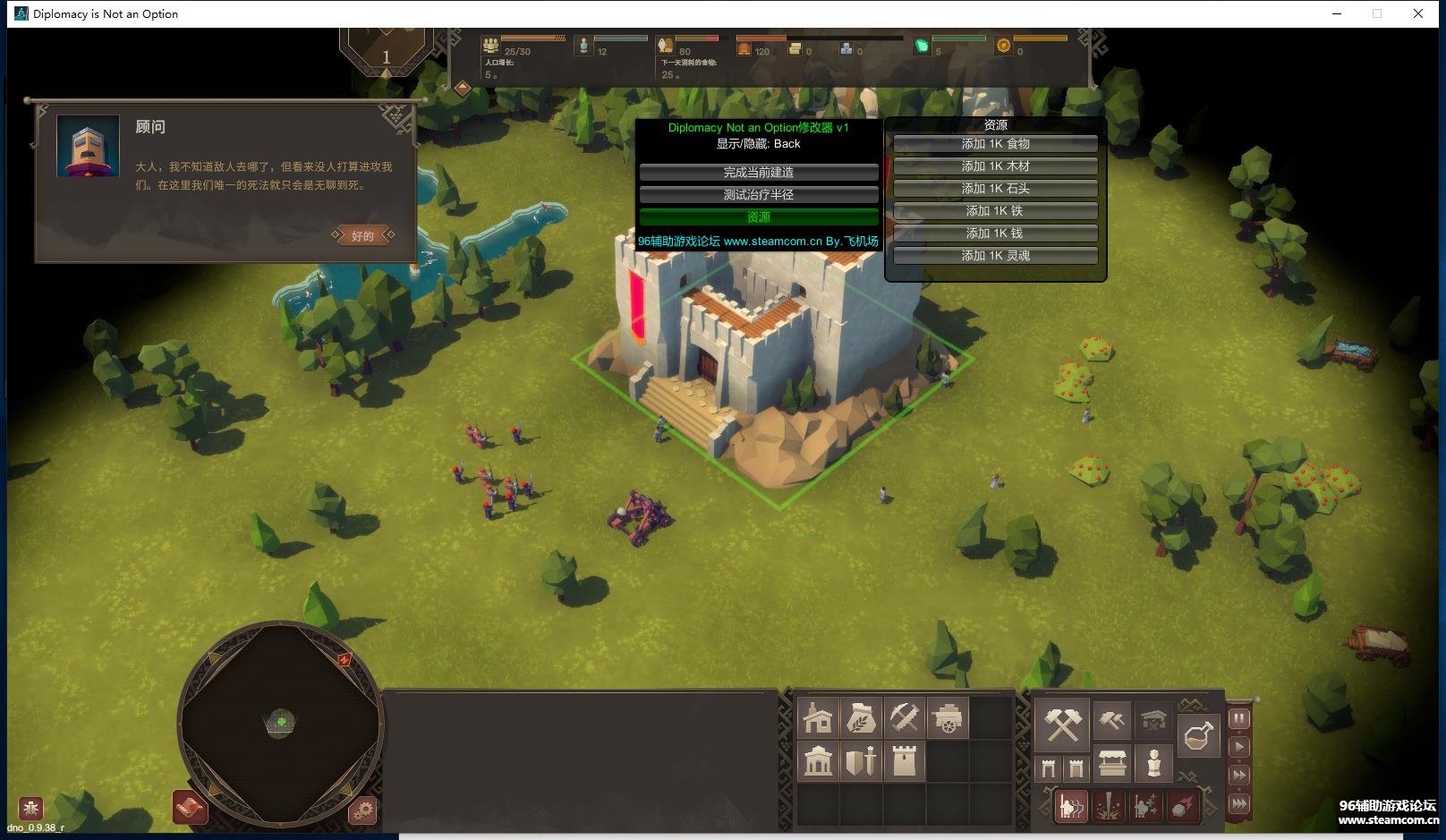This screenshot has width=1446, height=840.
Task: Activate the 测试治疗半径 trainer option
Action: tap(759, 195)
